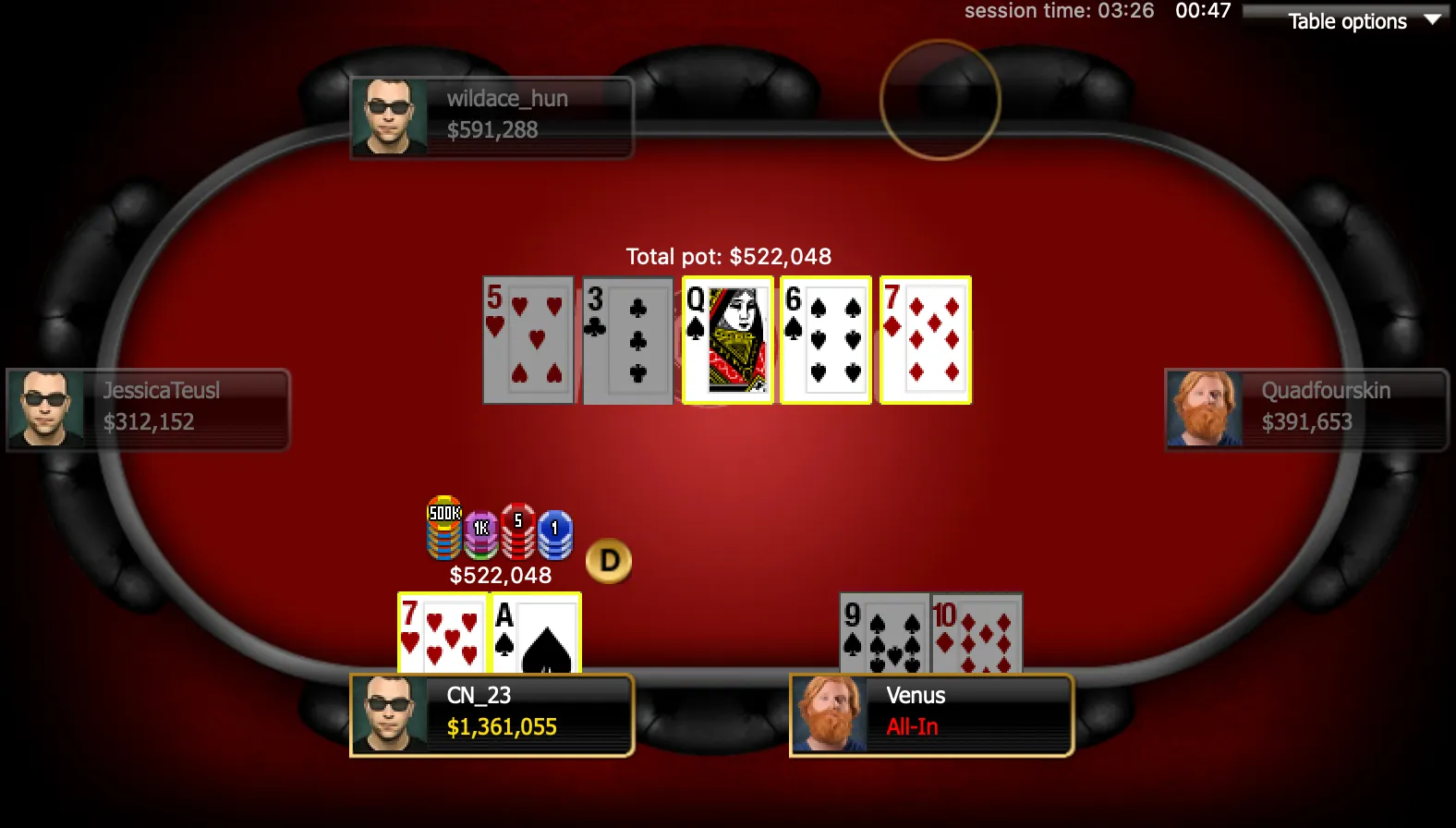Click the three of clubs board card
The height and width of the screenshot is (828, 1456).
(x=627, y=340)
